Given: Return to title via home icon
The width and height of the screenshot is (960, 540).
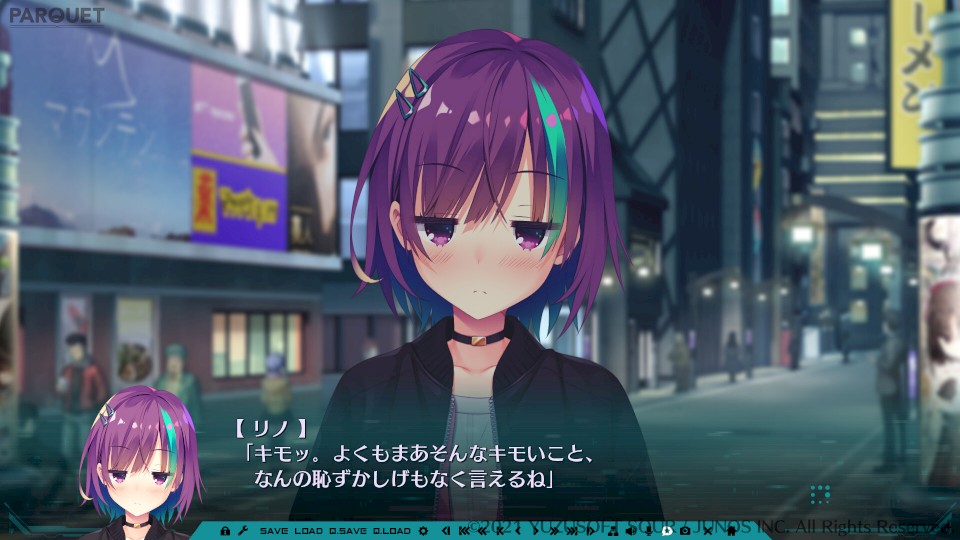Looking at the screenshot, I should [x=730, y=530].
